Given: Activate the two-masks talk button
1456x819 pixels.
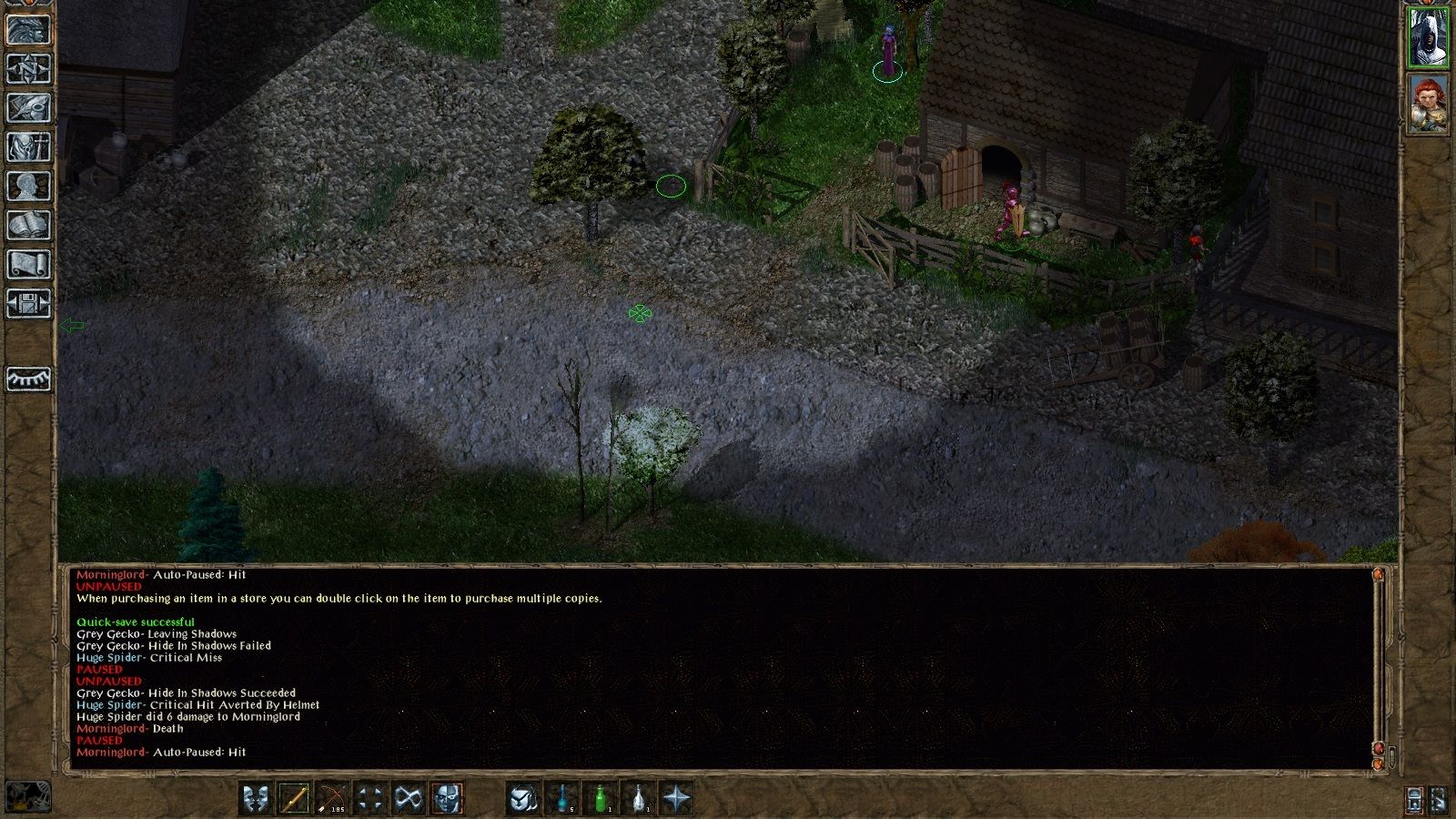Looking at the screenshot, I should coord(256,799).
